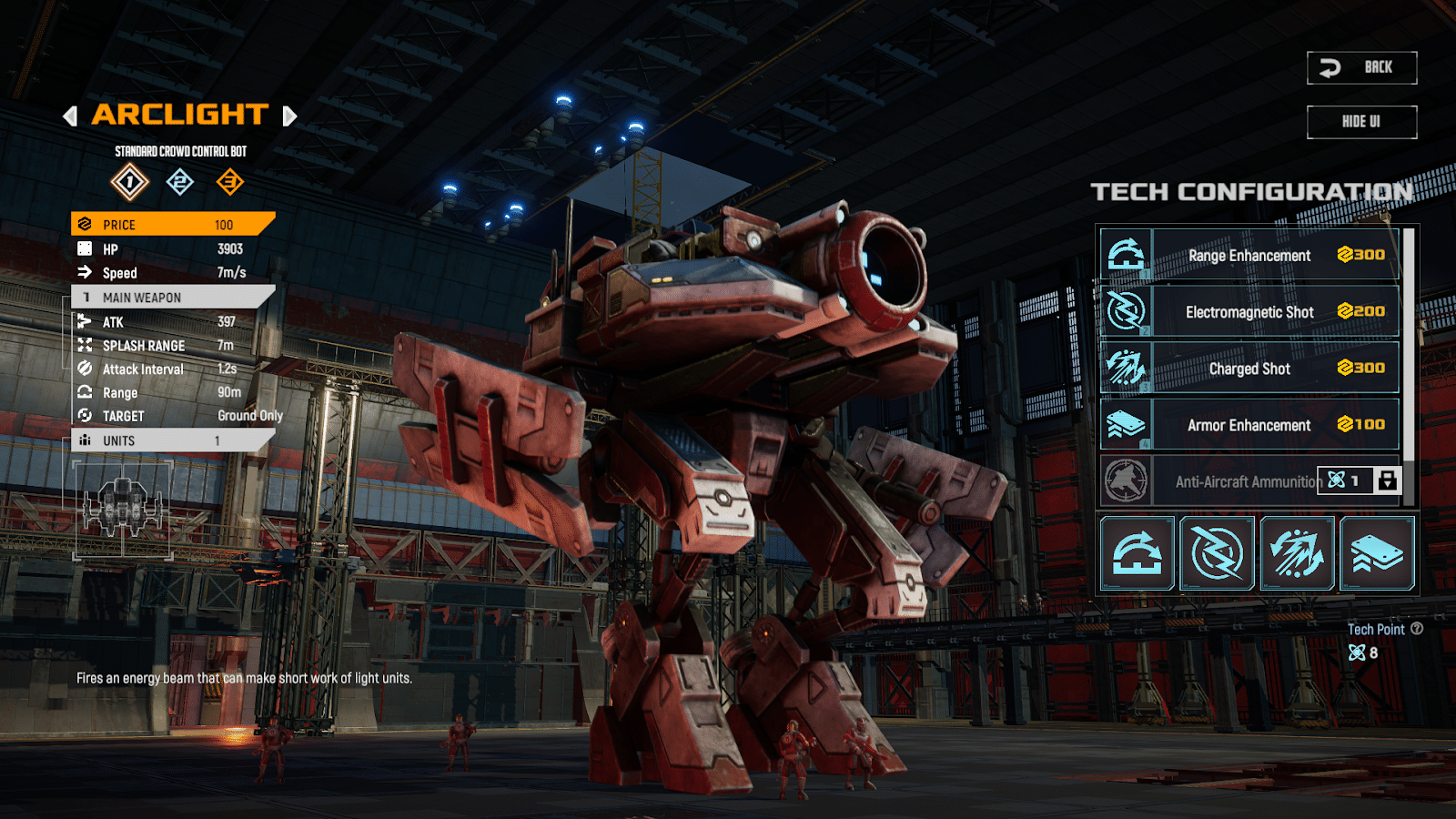Open the Tech Point help tooltip

pyautogui.click(x=1417, y=629)
